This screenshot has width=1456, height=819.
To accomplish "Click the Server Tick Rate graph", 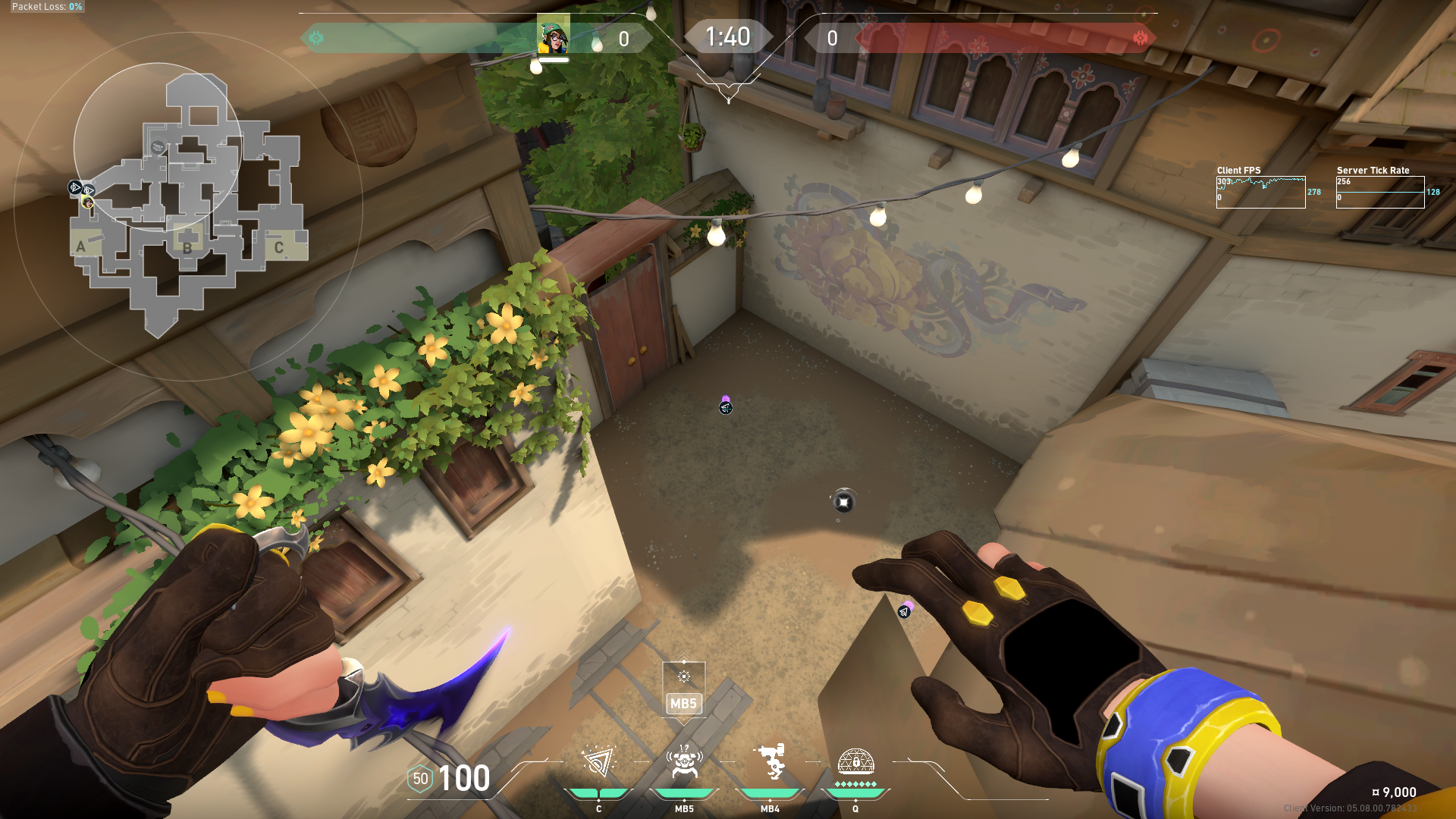I will [1379, 192].
